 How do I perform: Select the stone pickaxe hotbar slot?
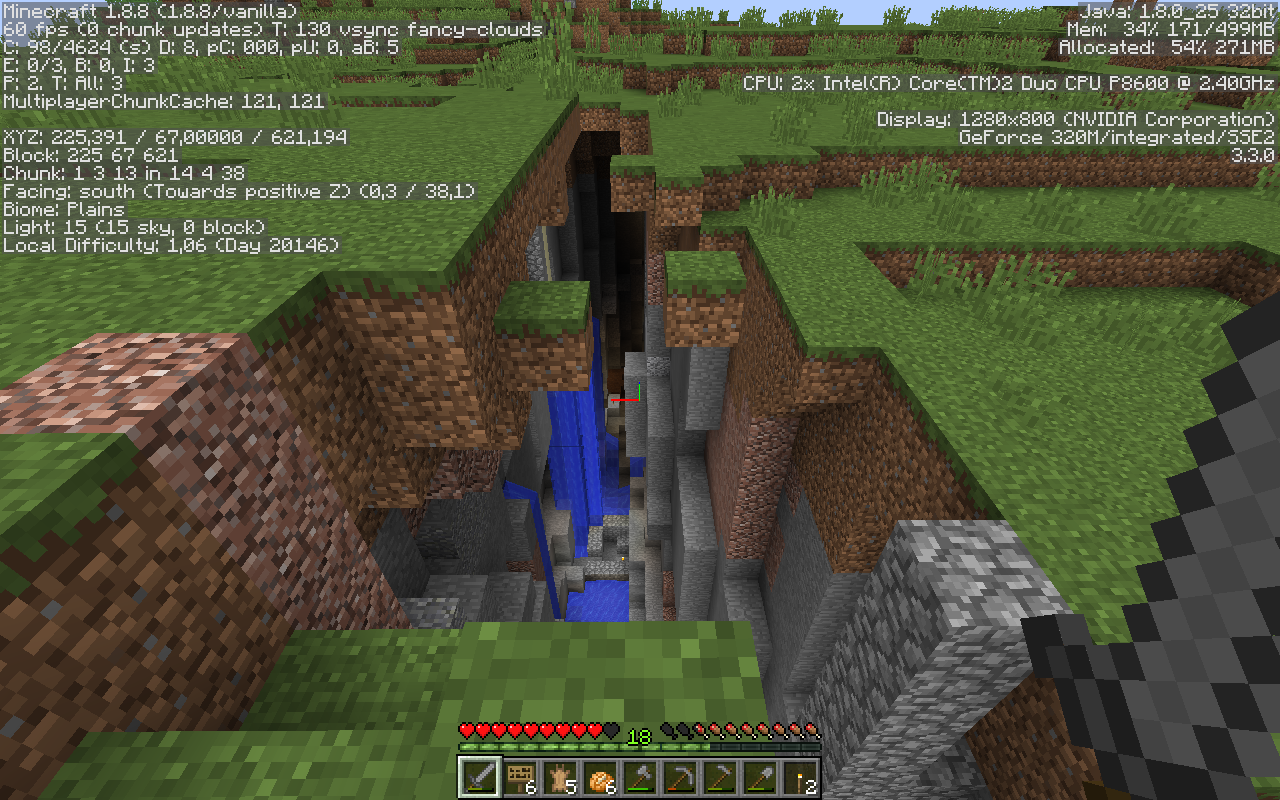coord(679,776)
